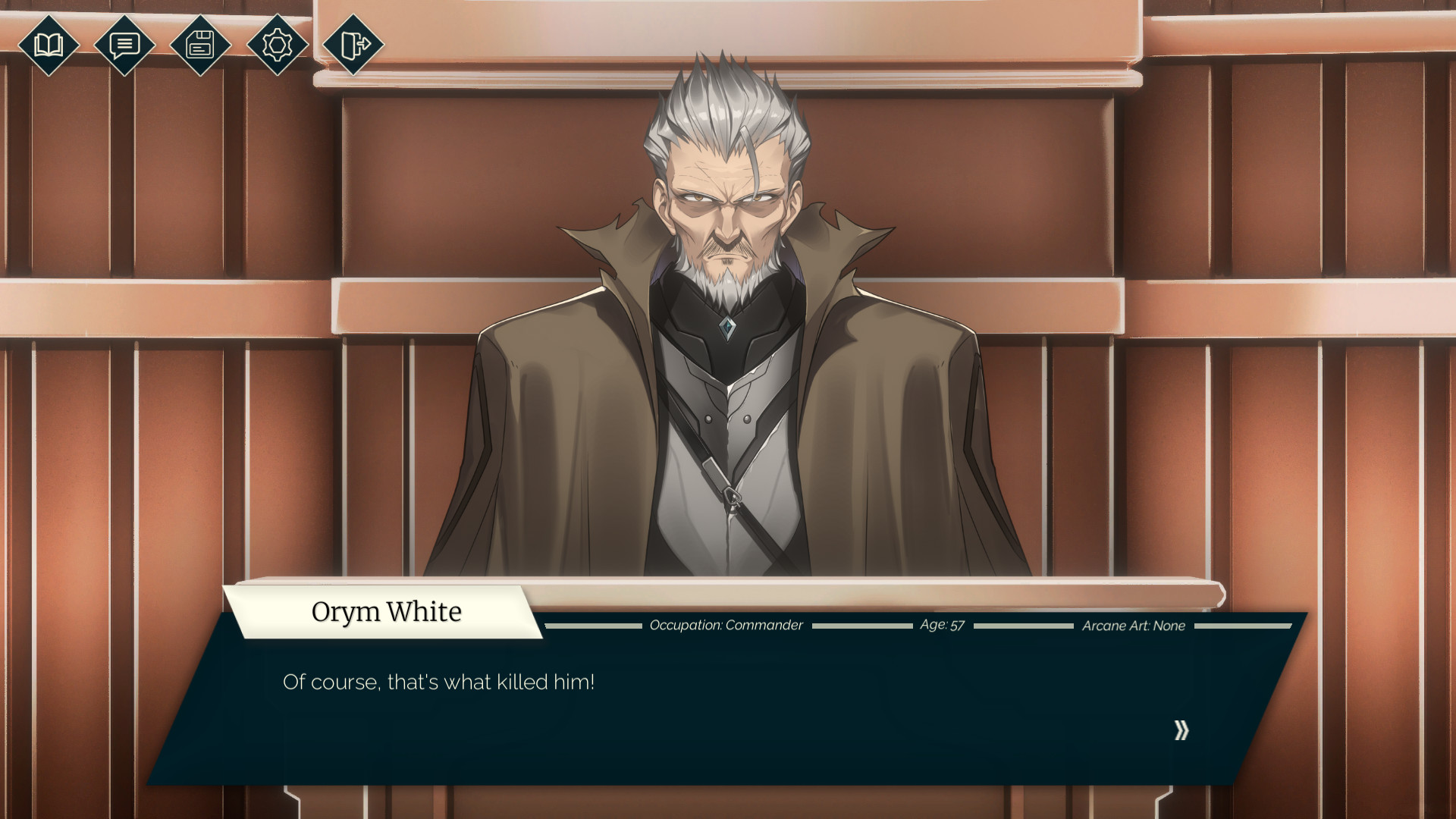1456x819 pixels.
Task: Click the dialogue text line about what killed him
Action: tap(438, 681)
